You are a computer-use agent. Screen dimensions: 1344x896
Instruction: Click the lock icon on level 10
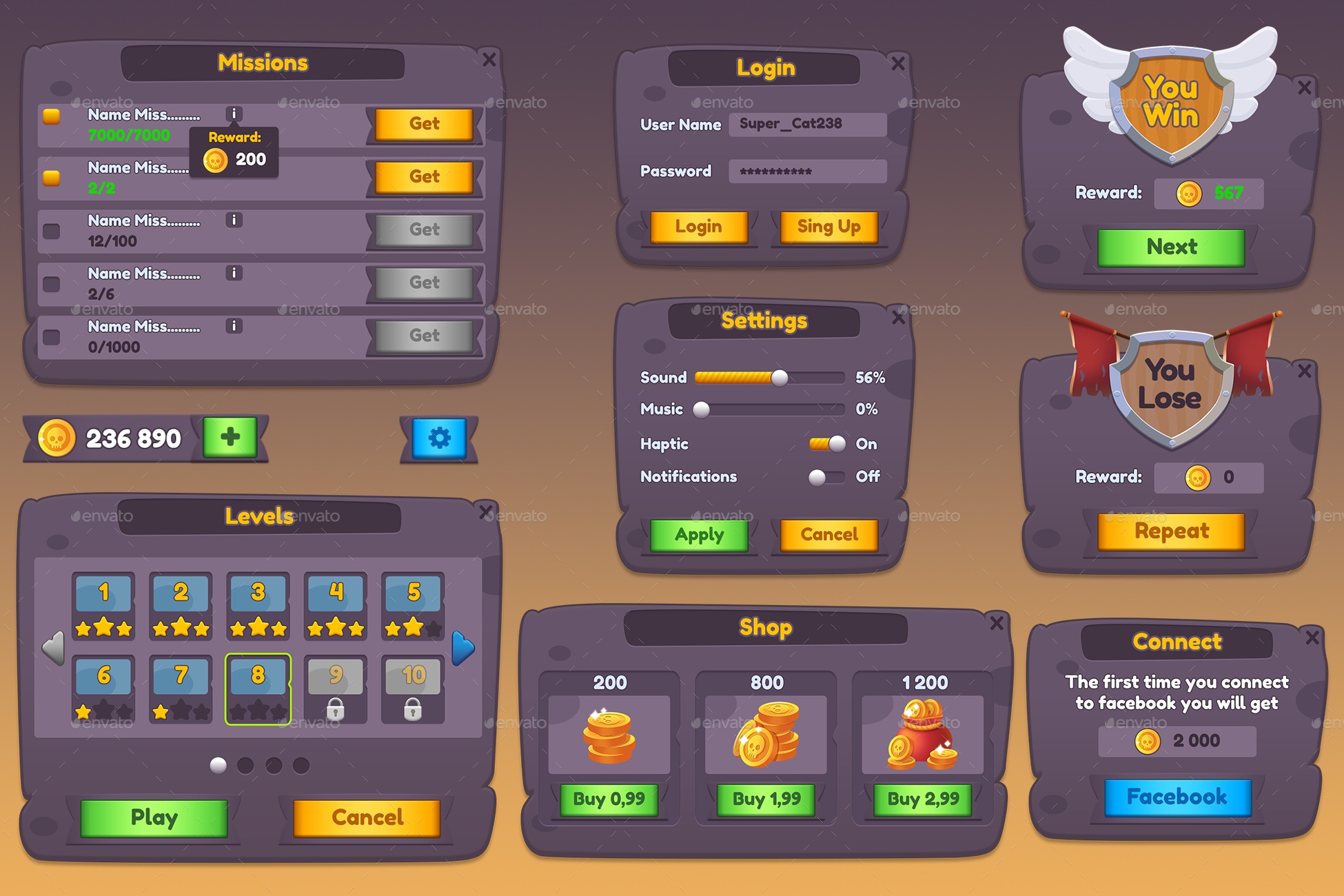(x=413, y=710)
